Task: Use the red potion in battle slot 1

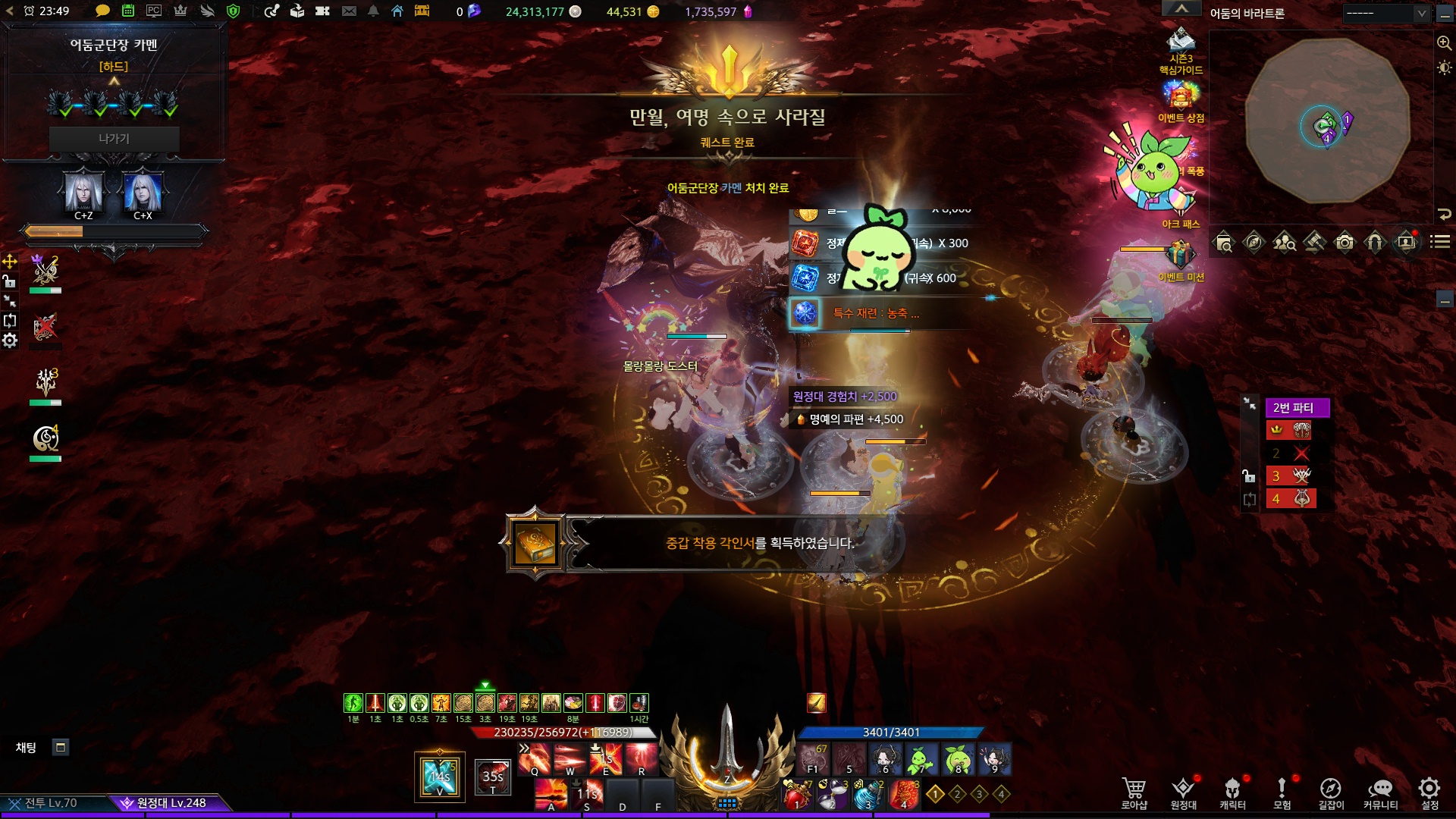Action: pos(796,795)
